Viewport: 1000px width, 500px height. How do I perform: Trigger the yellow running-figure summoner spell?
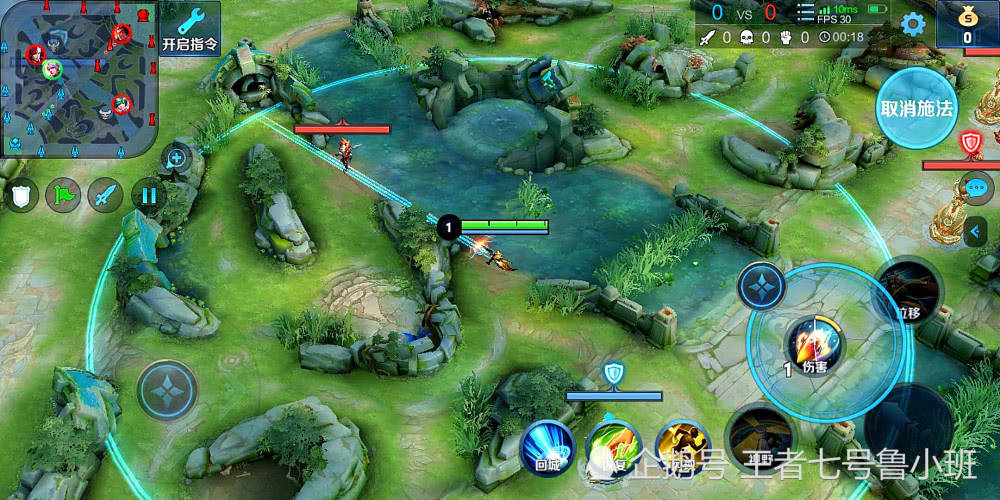682,445
